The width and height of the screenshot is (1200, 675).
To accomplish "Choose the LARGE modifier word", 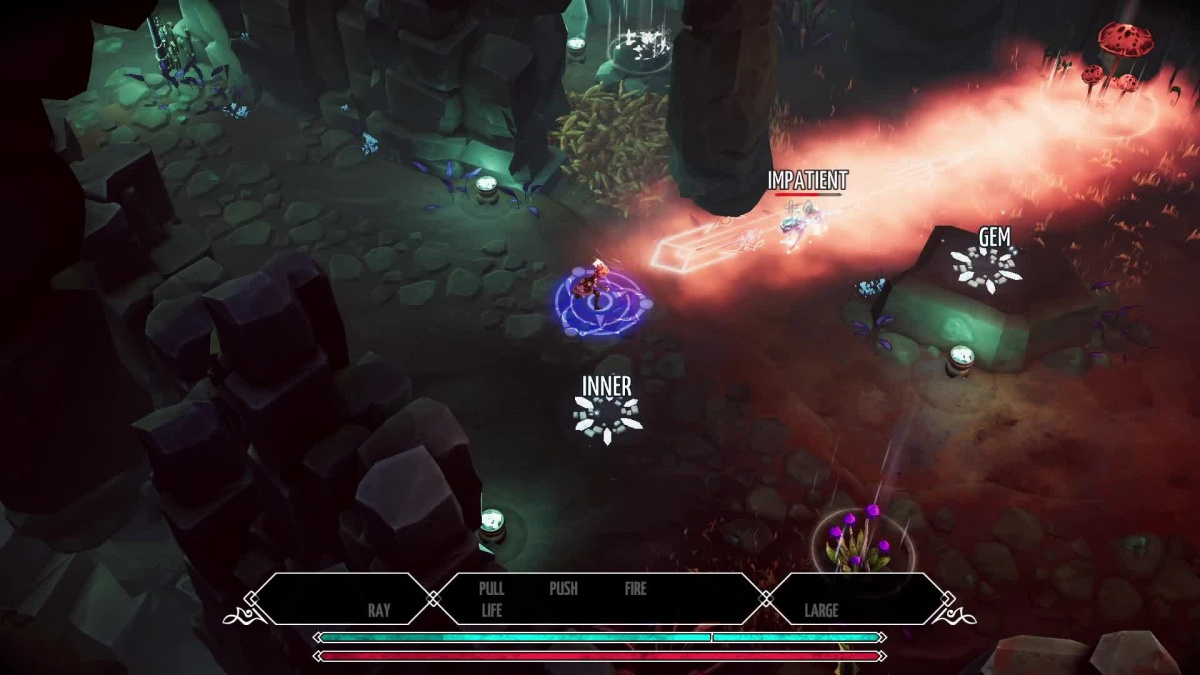I will click(x=821, y=610).
